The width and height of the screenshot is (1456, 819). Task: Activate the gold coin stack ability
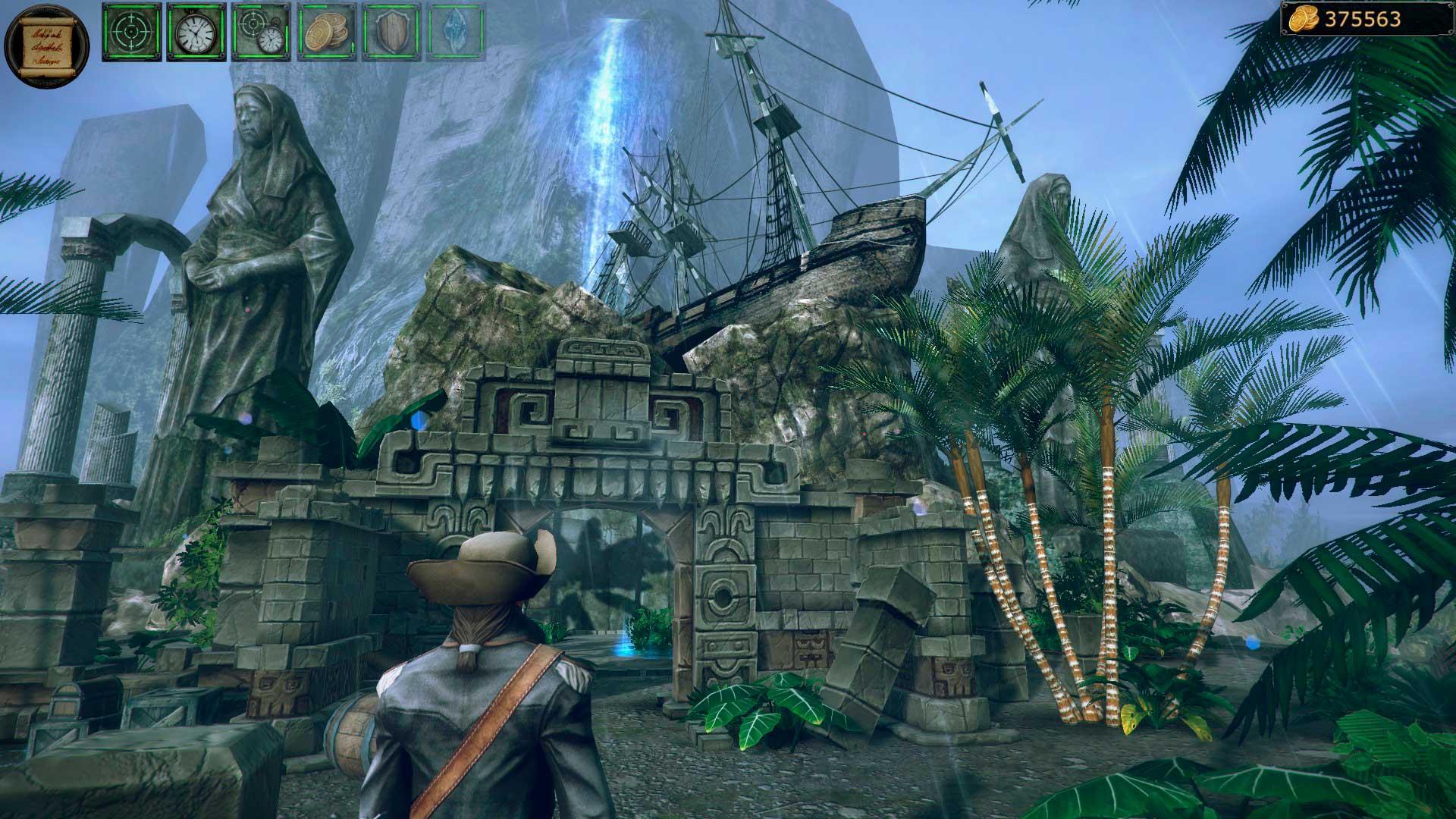(x=327, y=32)
